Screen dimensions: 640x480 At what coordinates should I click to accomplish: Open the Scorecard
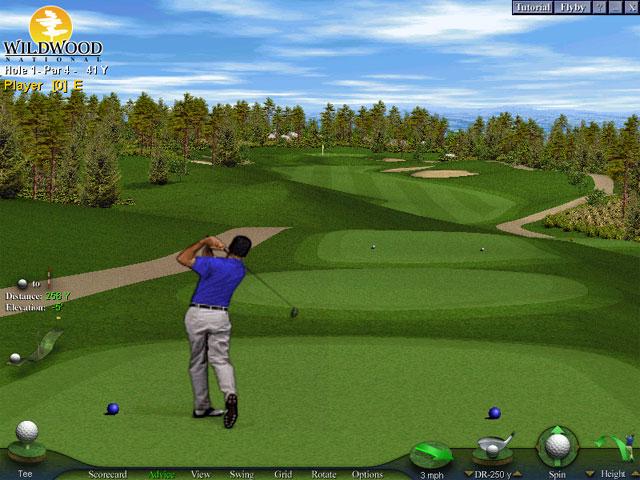pyautogui.click(x=107, y=474)
